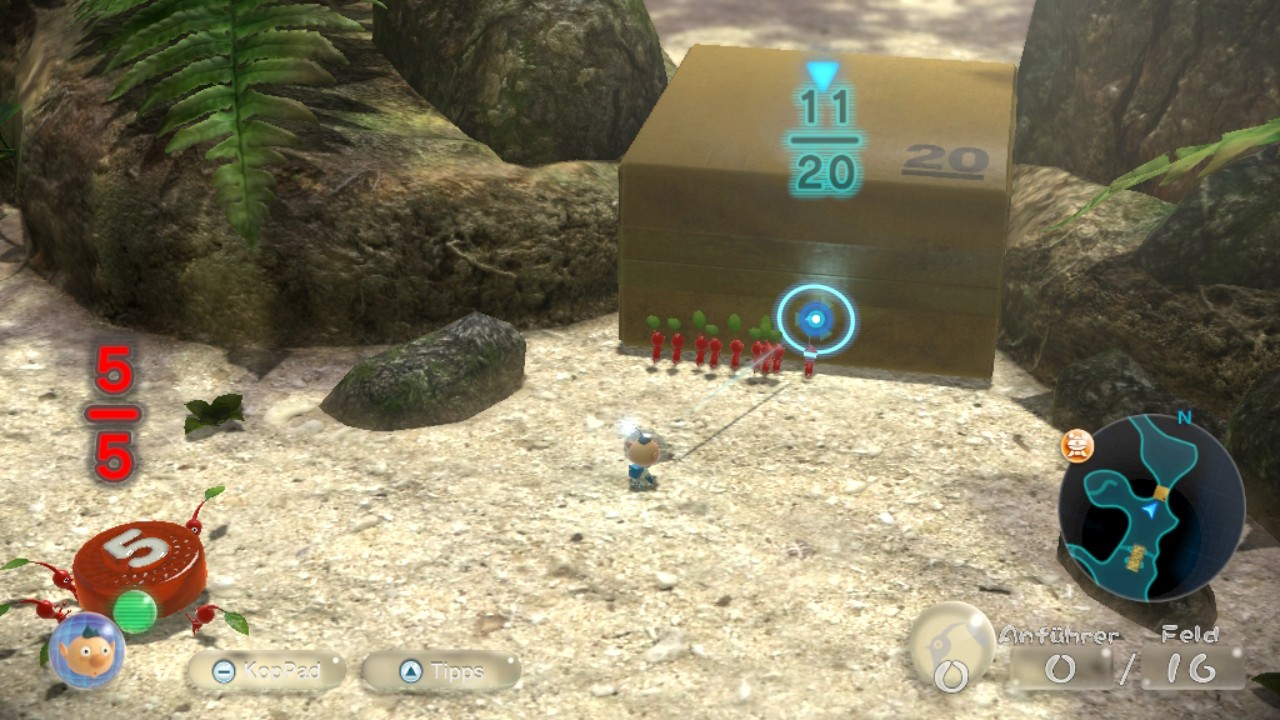Select the captain portrait bubble
This screenshot has height=720, width=1280.
point(87,650)
